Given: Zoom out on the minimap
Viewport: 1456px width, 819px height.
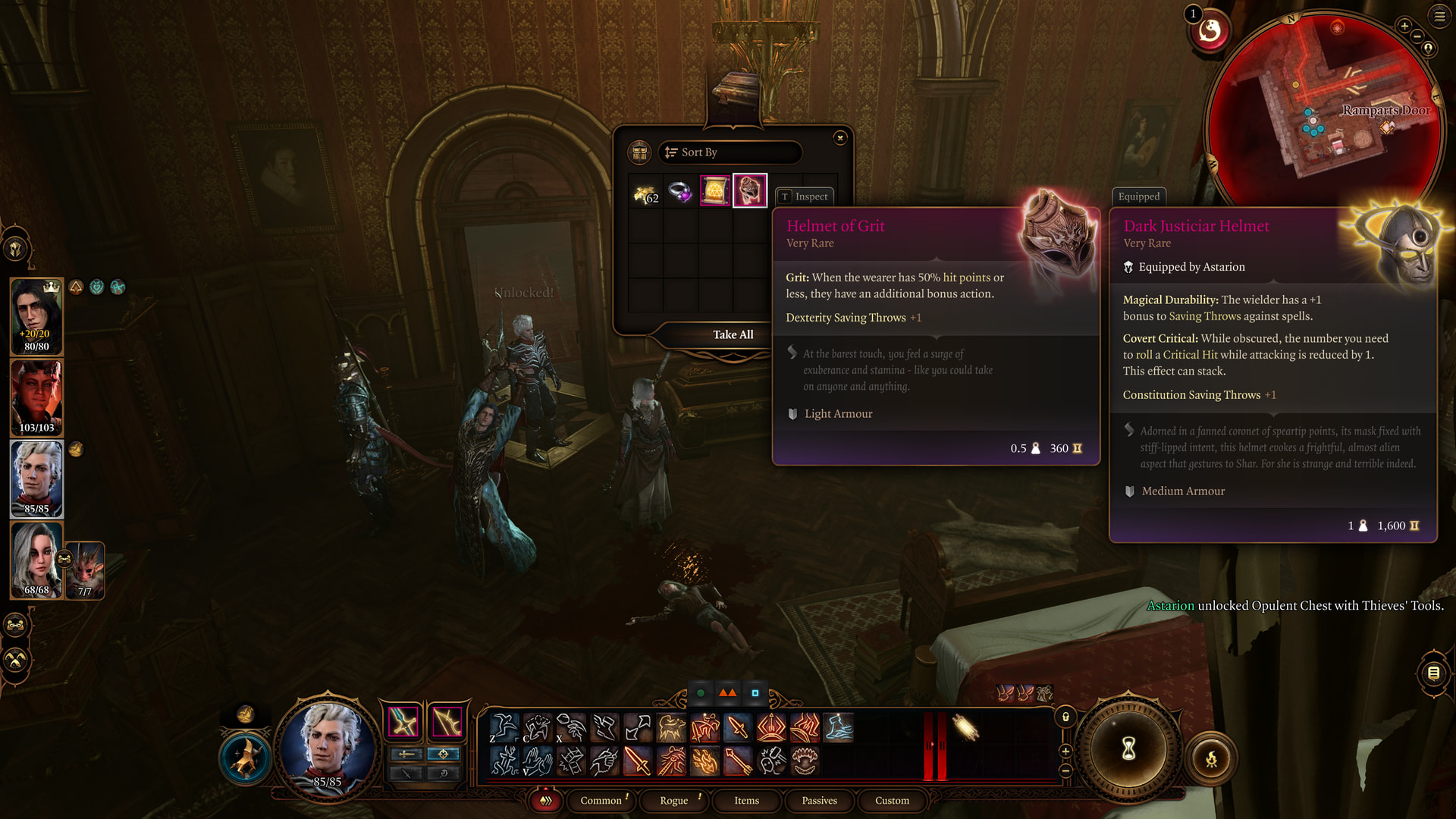Looking at the screenshot, I should (1417, 36).
